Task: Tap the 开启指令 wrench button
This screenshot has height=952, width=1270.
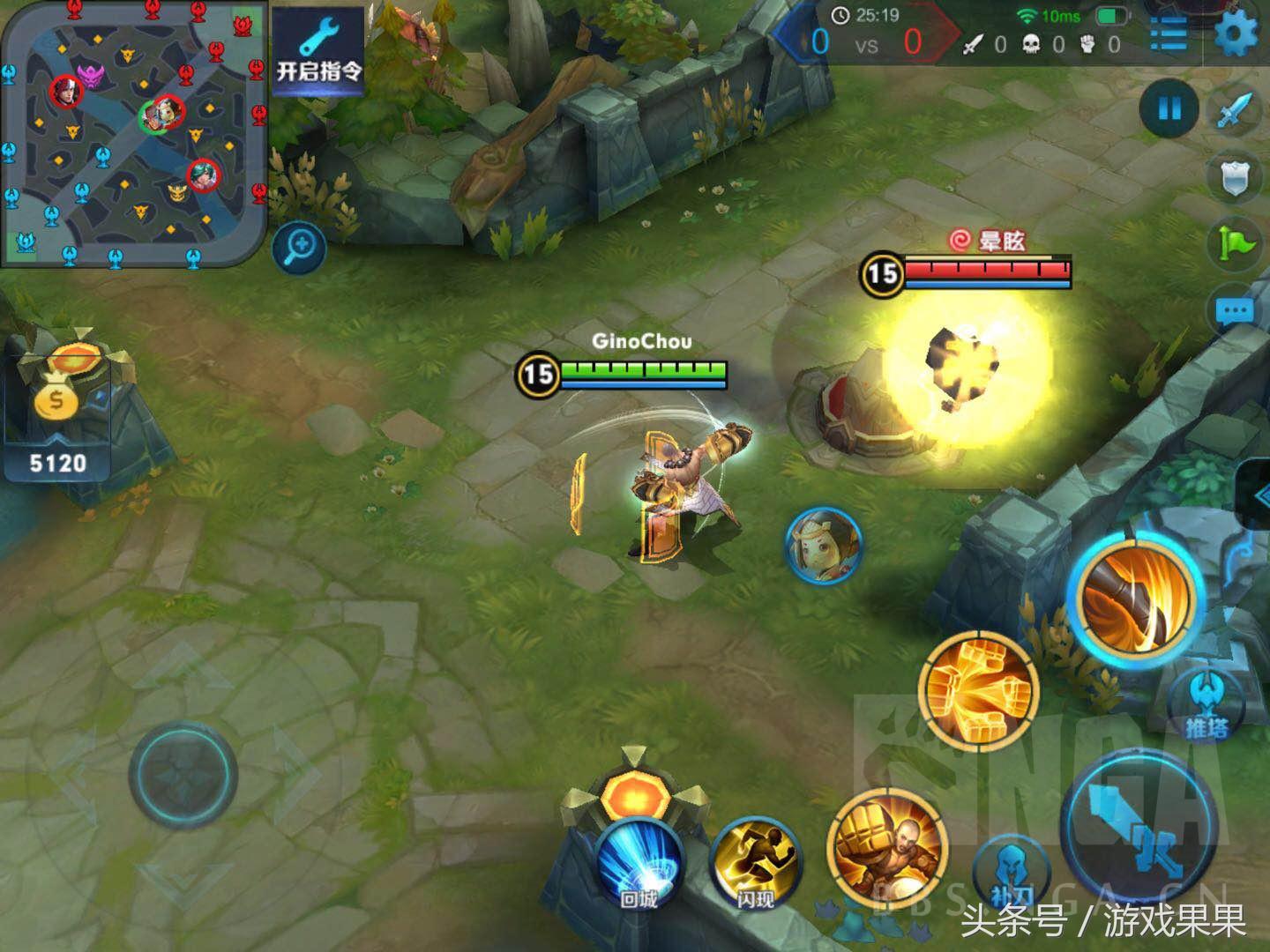Action: [317, 51]
